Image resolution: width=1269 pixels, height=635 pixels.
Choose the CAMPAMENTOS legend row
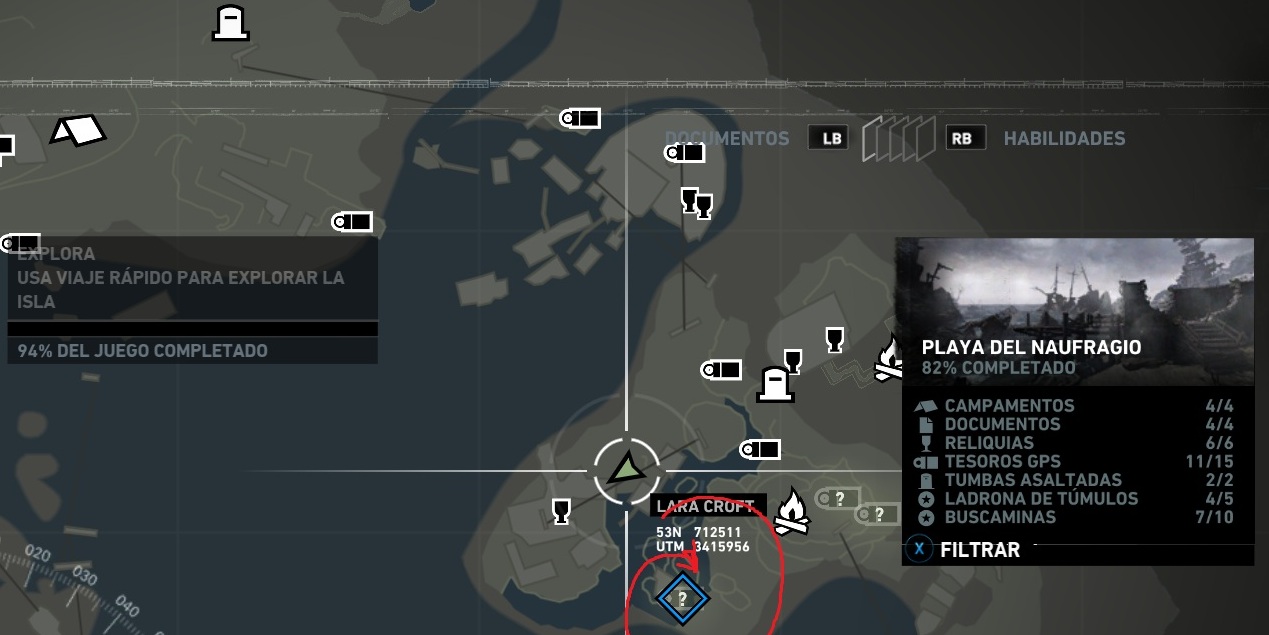click(1075, 406)
